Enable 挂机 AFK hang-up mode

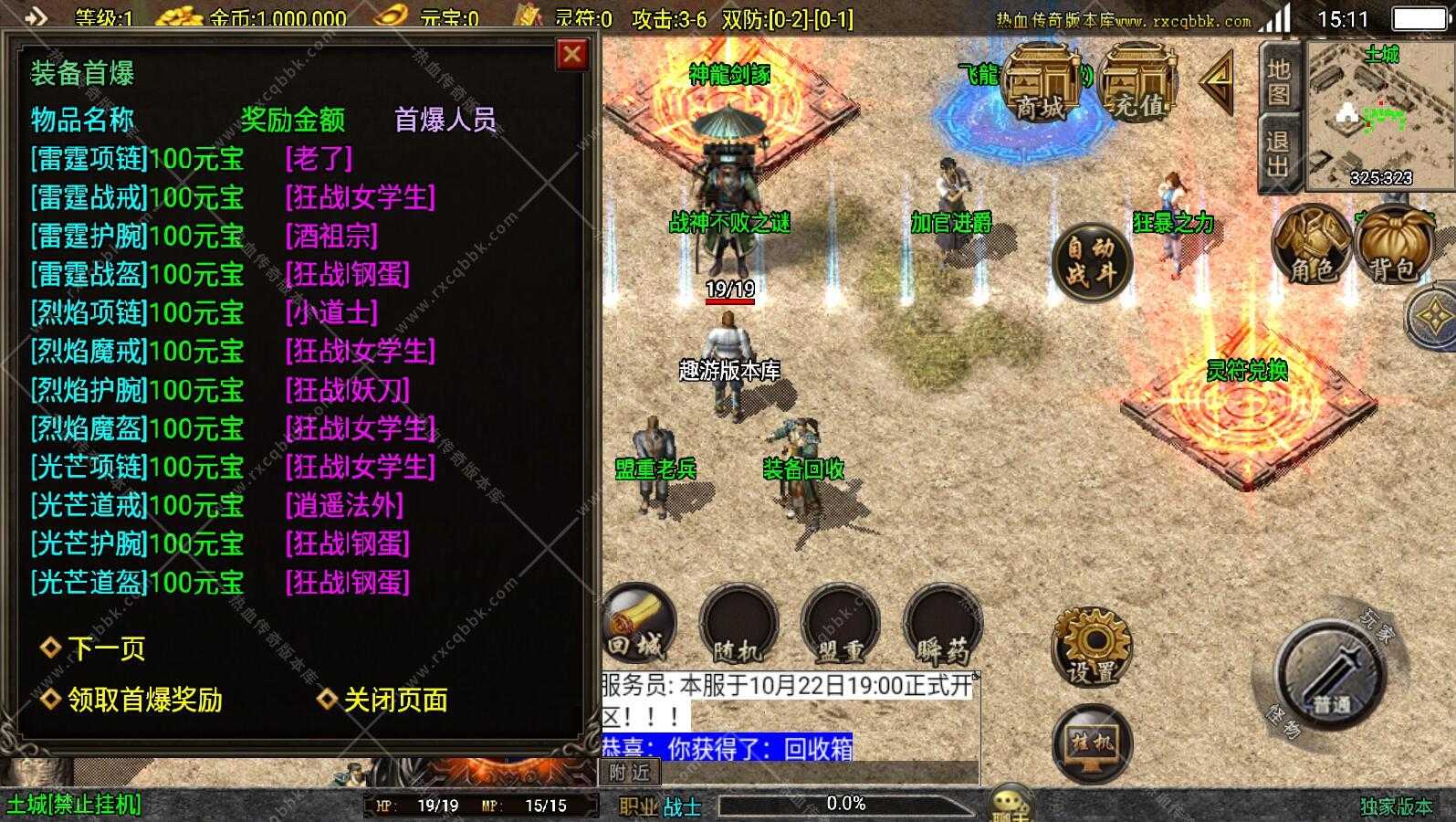click(1094, 744)
